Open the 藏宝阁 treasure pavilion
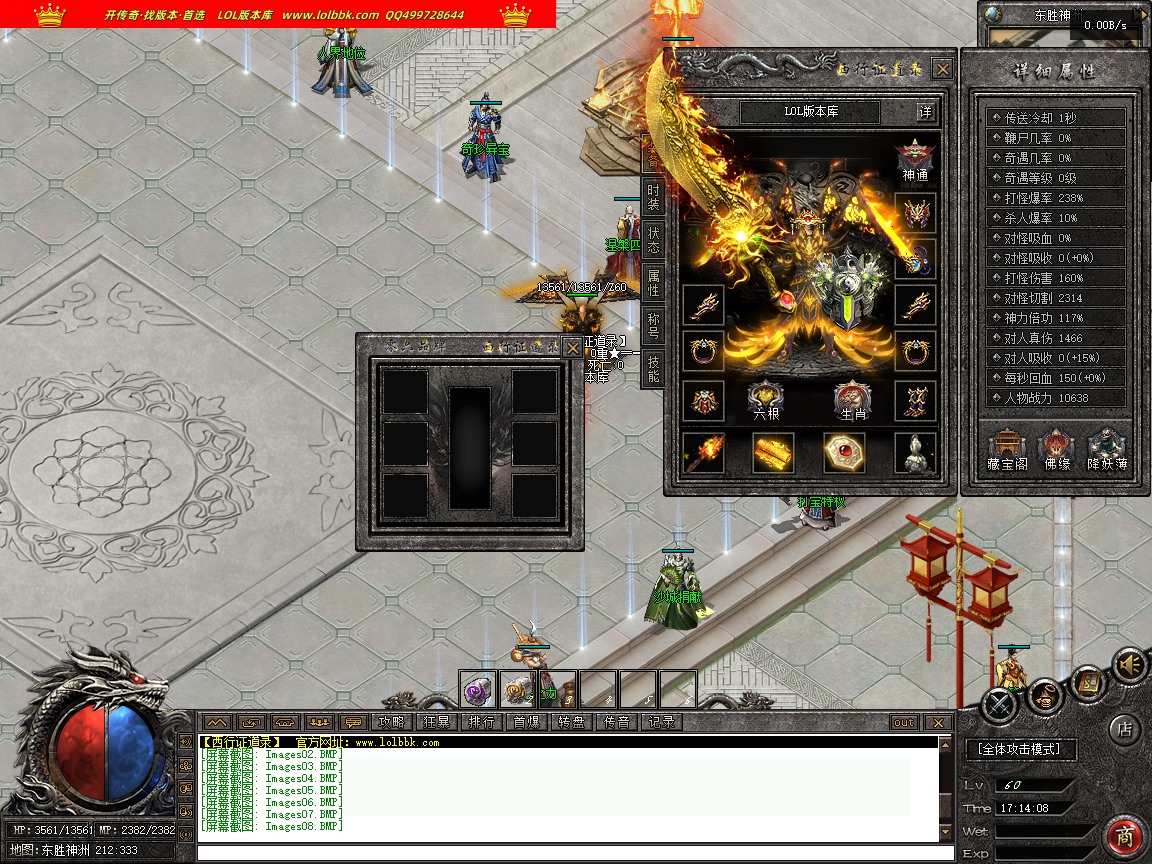 pyautogui.click(x=1007, y=450)
